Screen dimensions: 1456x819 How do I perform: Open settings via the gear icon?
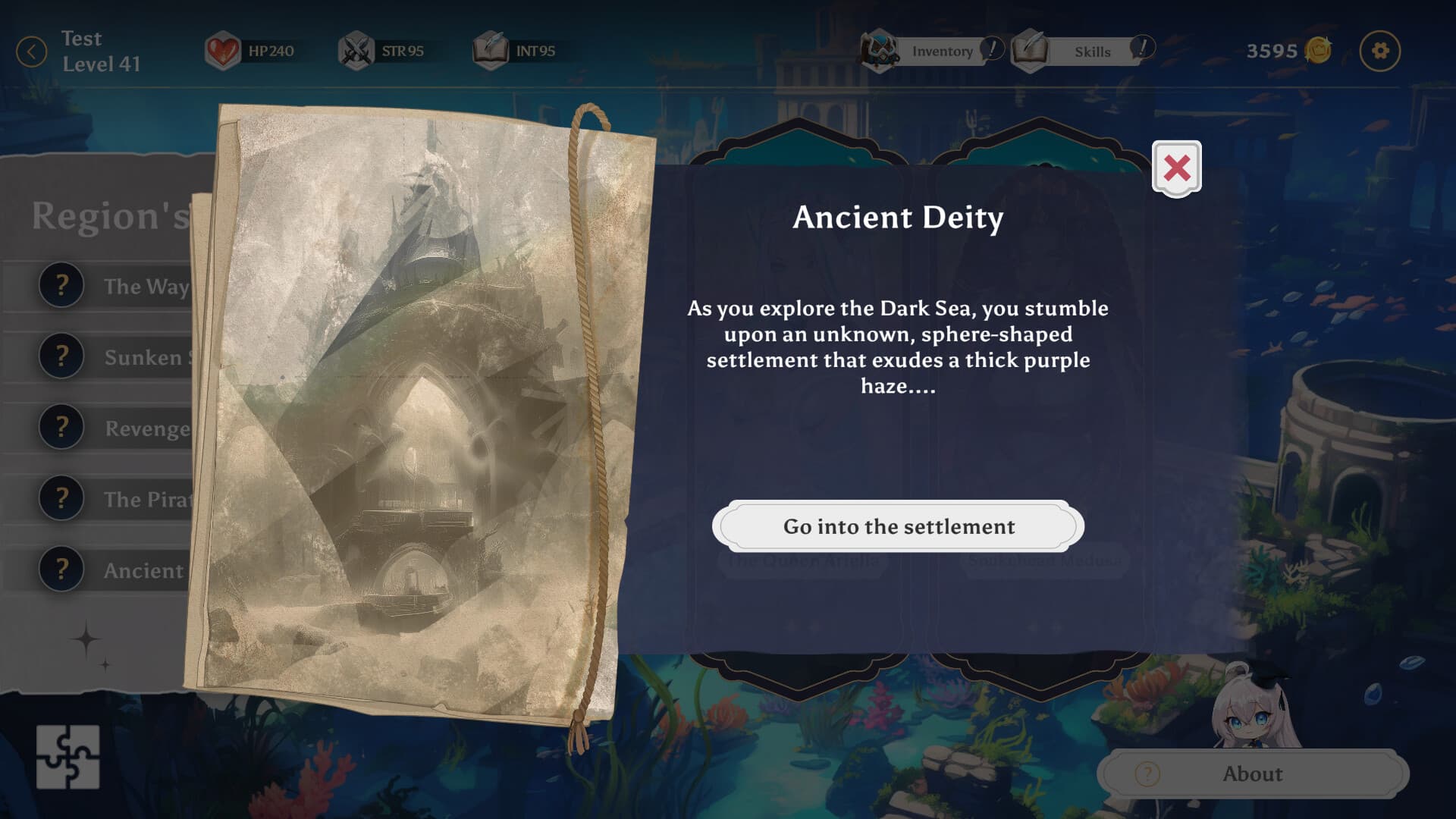coord(1379,51)
